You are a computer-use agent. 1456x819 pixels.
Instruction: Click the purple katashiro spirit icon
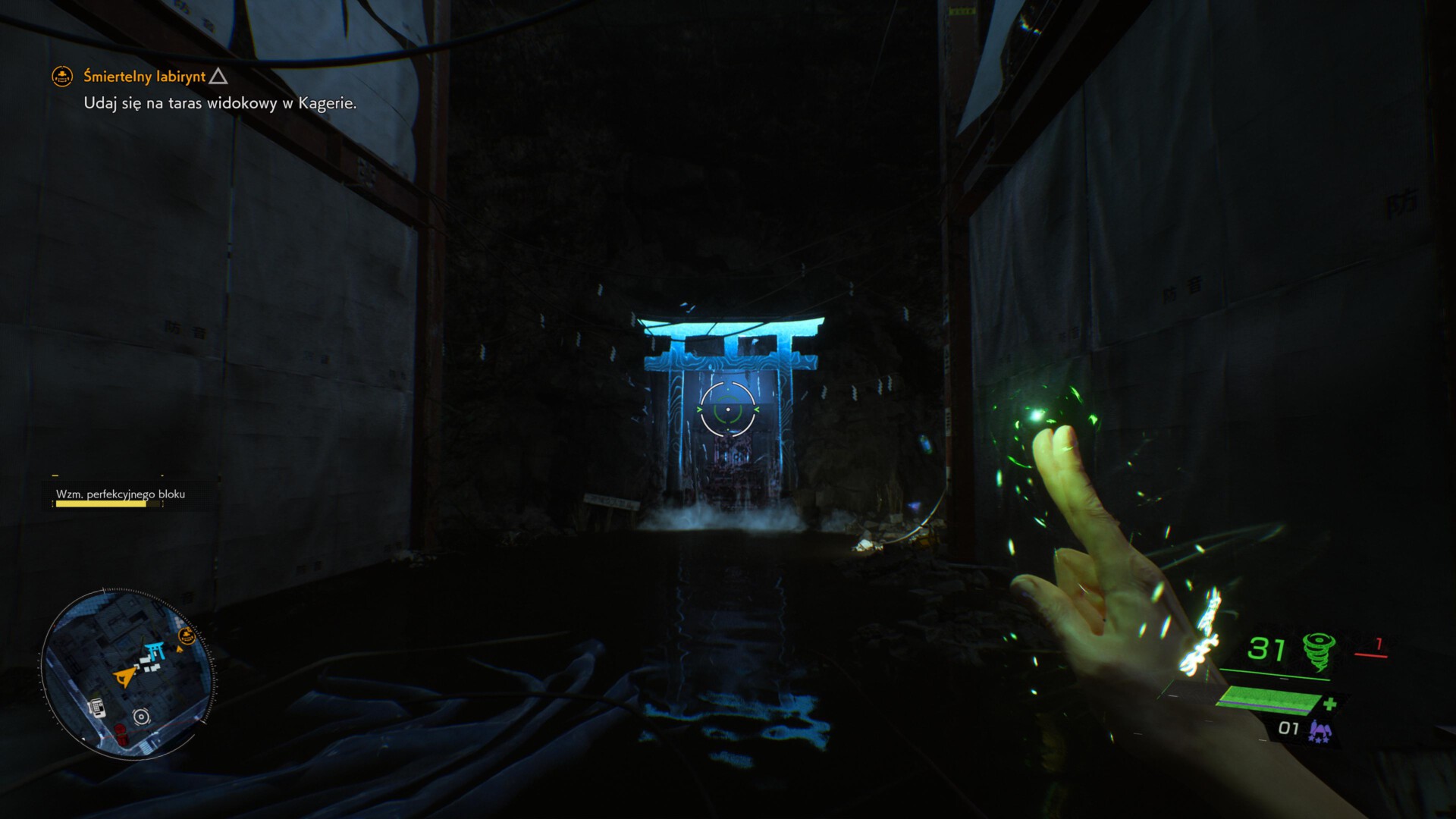[1319, 731]
